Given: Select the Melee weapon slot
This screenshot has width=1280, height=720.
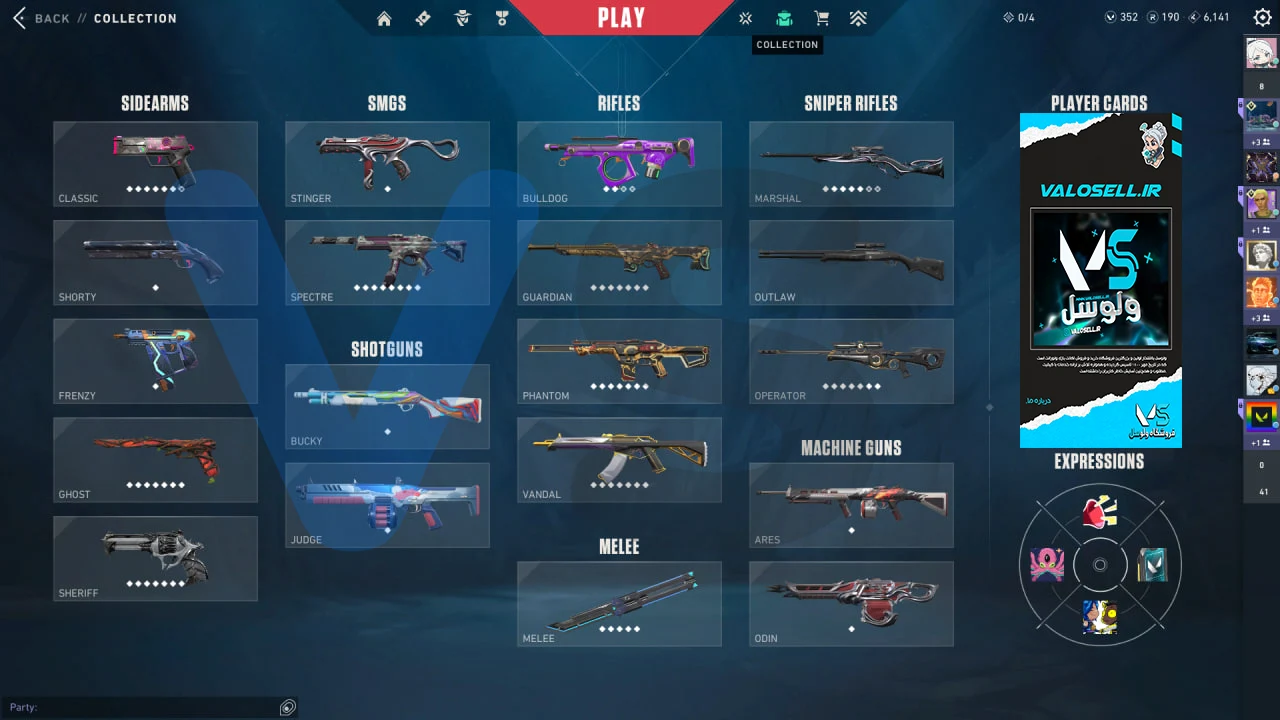Looking at the screenshot, I should [619, 603].
